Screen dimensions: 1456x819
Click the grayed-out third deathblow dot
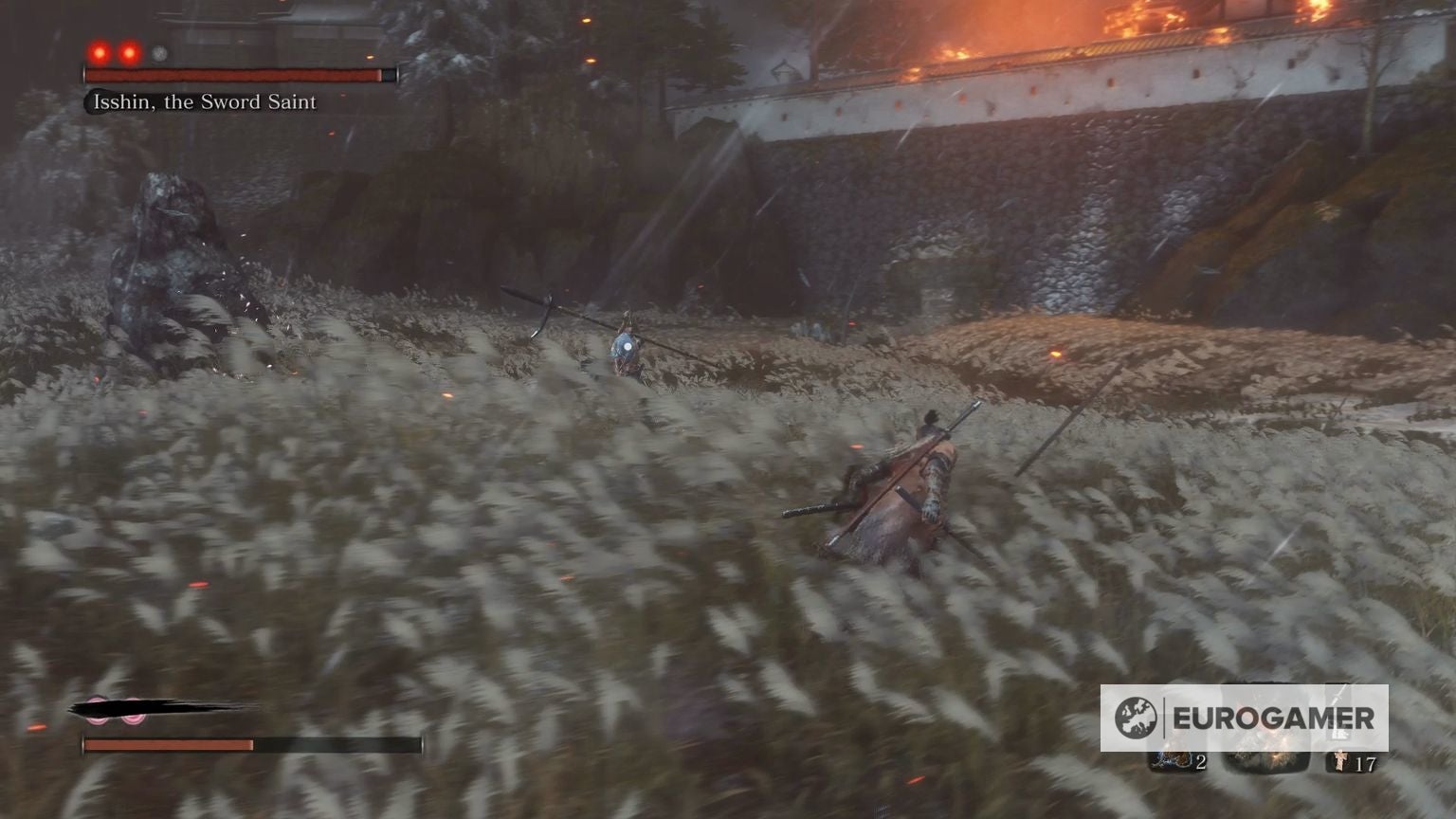159,53
